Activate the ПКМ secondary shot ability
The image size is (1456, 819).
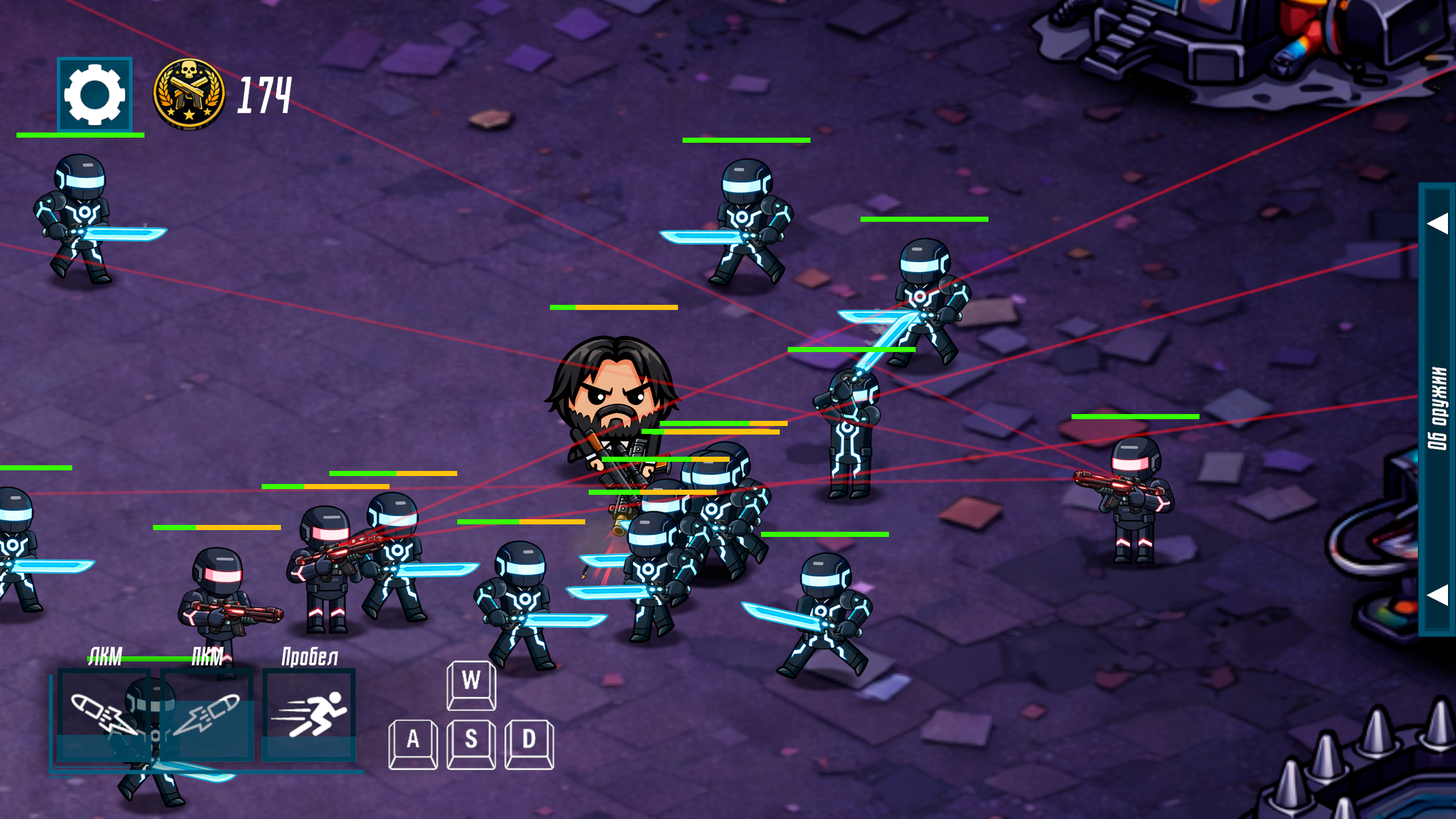tap(207, 714)
